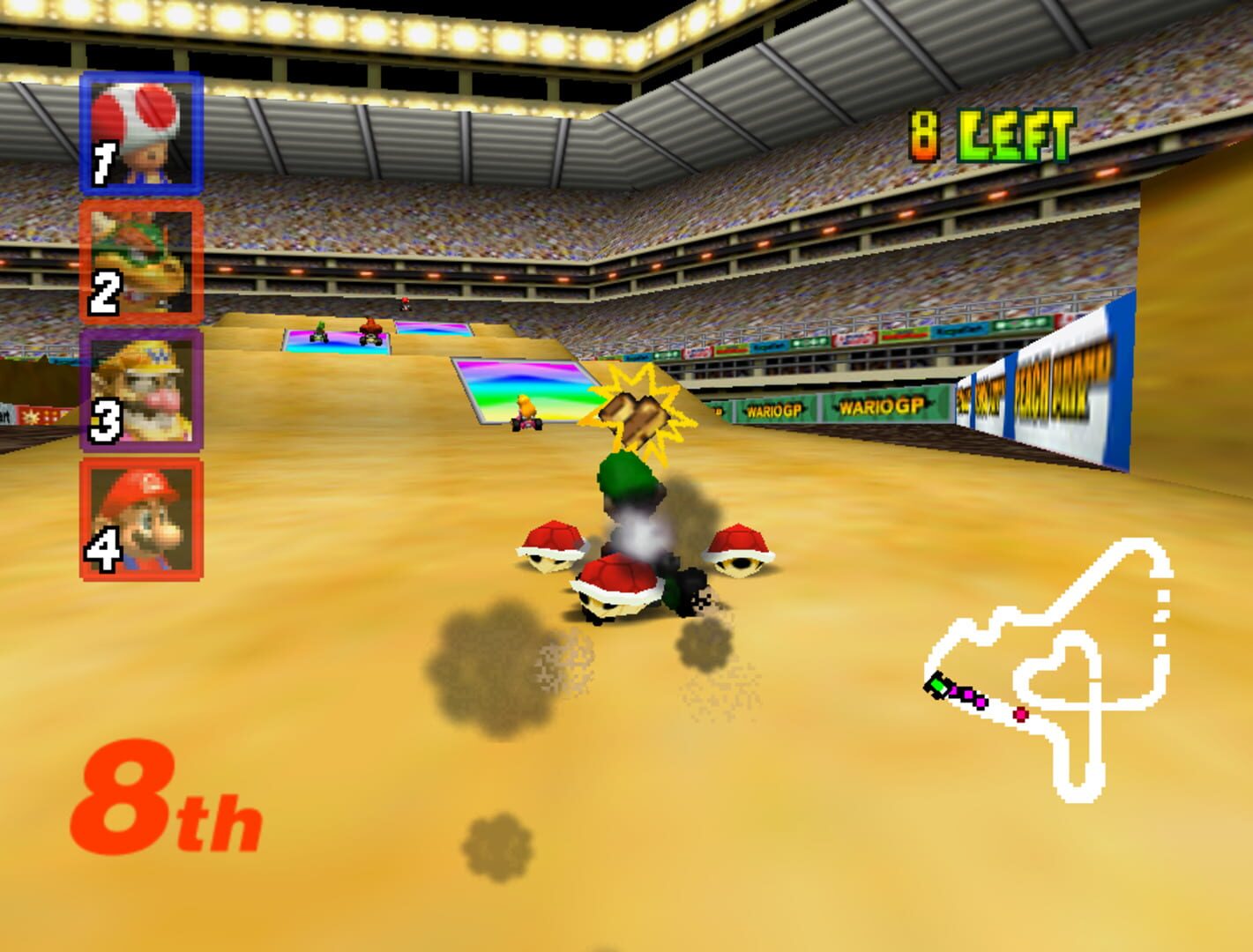
Task: Click Peach's kart on the ramp
Action: click(526, 413)
